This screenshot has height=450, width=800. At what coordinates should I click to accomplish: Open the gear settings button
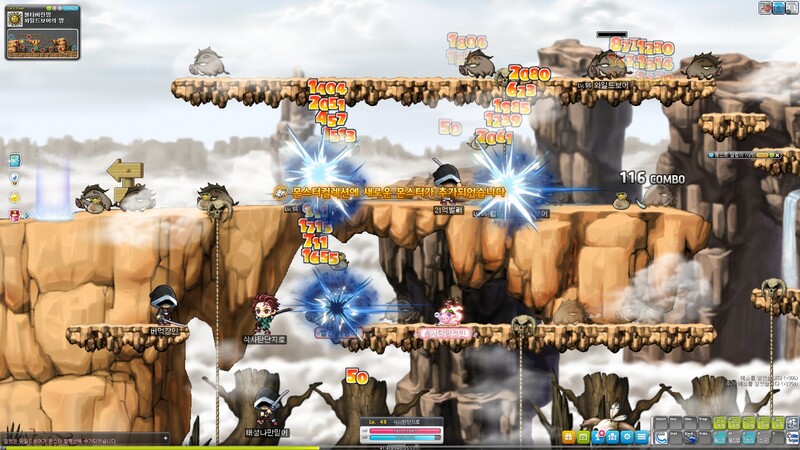pyautogui.click(x=627, y=437)
